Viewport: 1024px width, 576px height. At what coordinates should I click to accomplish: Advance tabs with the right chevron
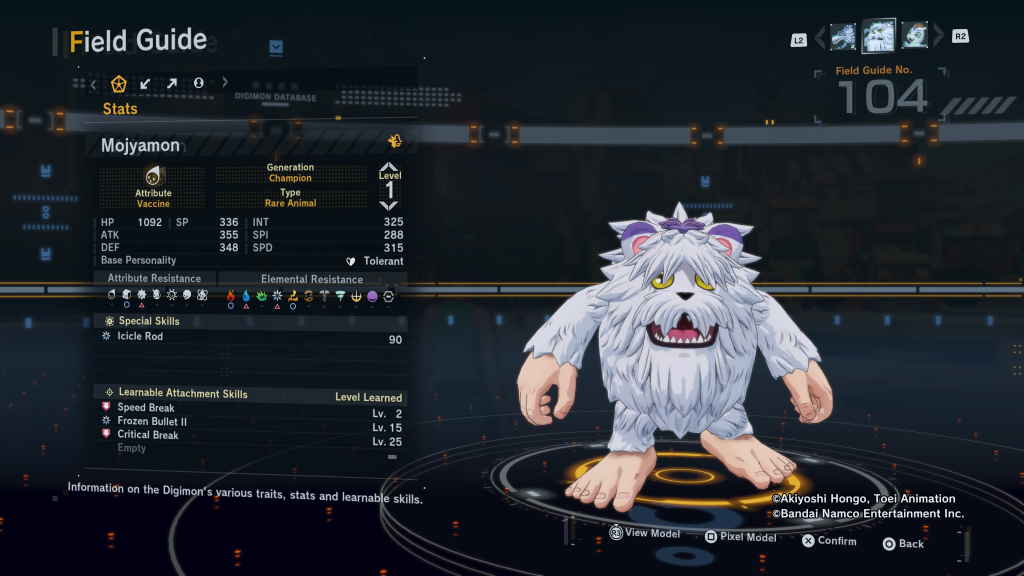coord(225,83)
